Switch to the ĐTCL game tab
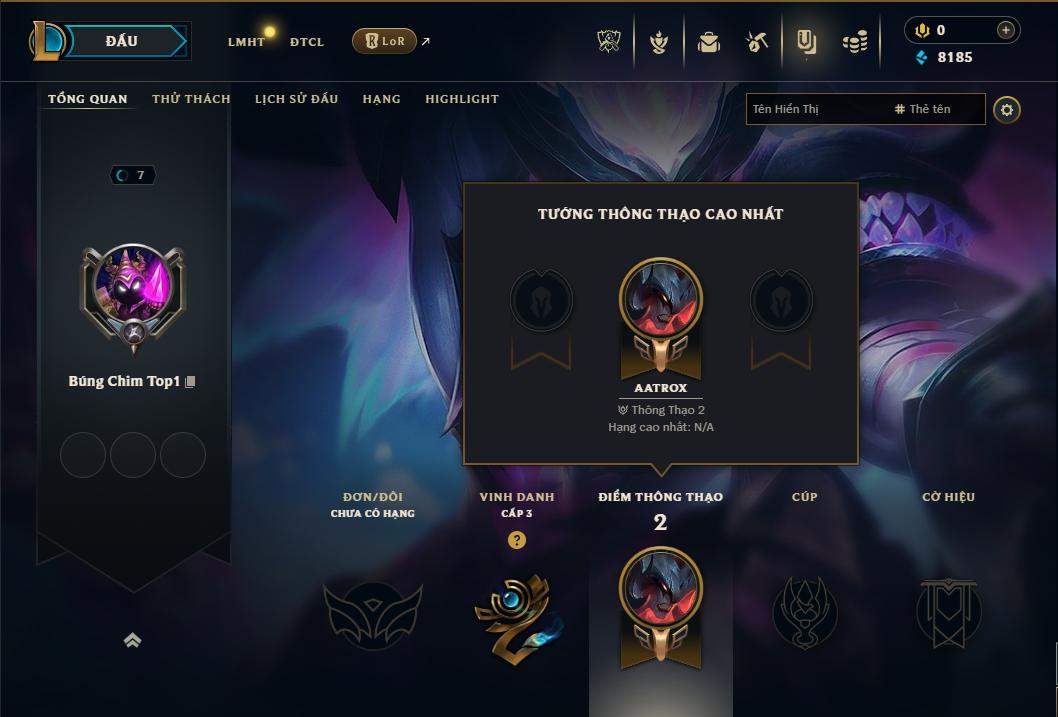 [x=307, y=42]
